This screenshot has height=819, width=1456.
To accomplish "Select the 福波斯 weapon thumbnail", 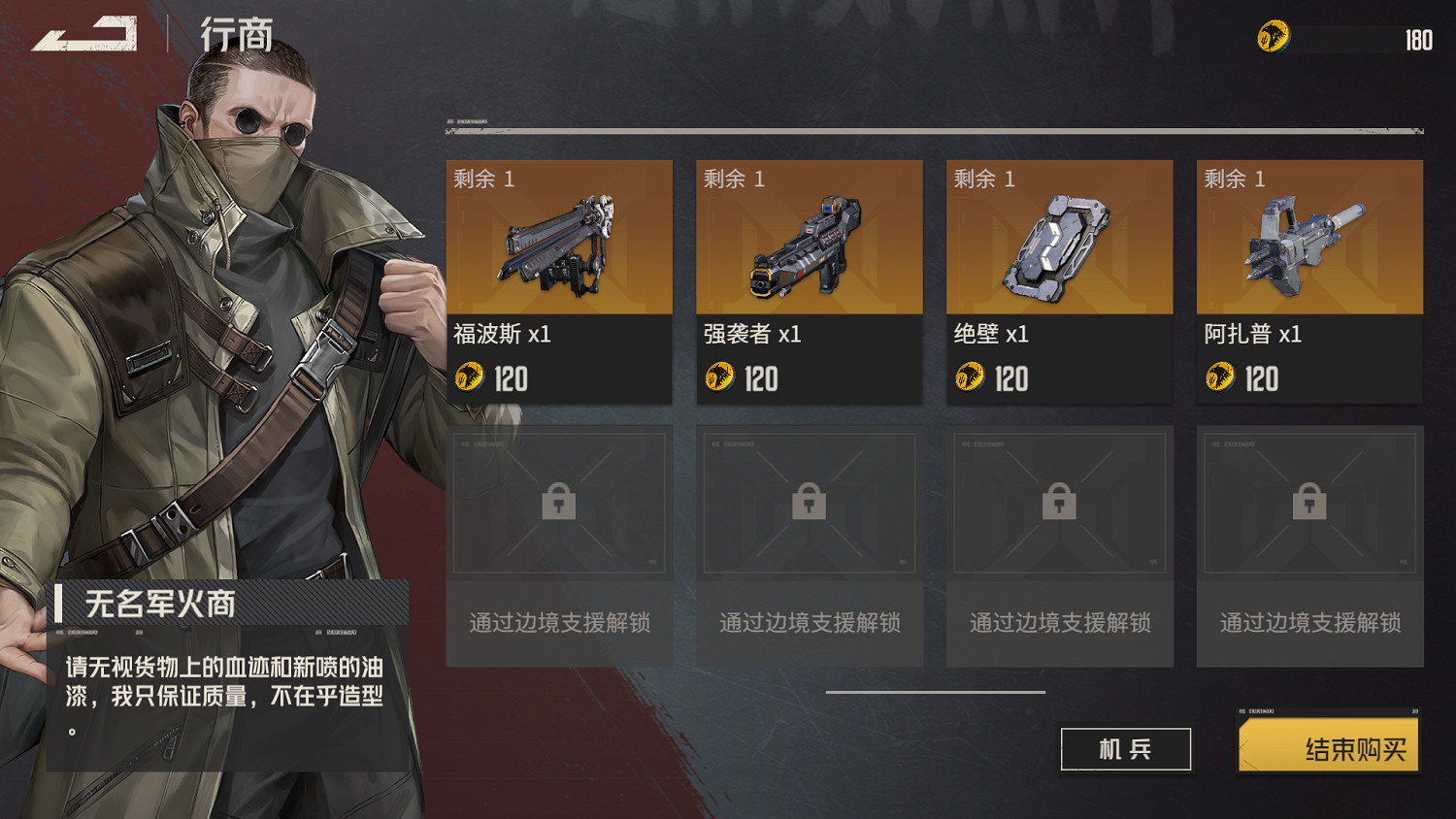I will [x=558, y=243].
